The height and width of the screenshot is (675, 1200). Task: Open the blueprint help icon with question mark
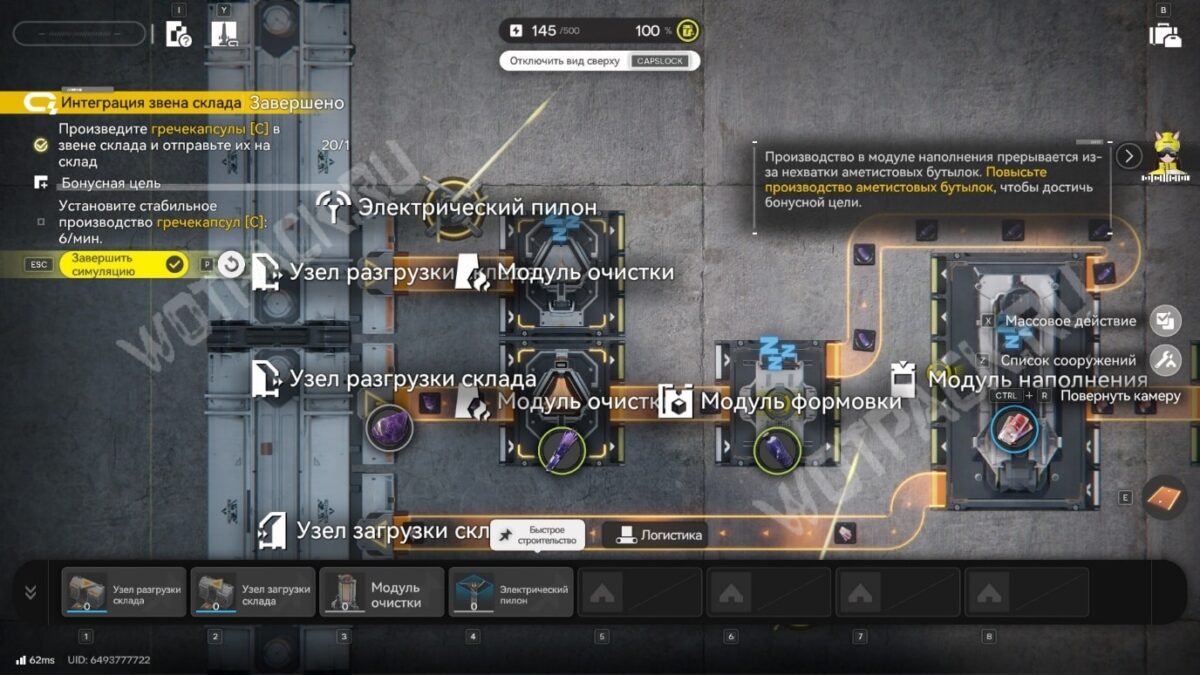(x=178, y=34)
